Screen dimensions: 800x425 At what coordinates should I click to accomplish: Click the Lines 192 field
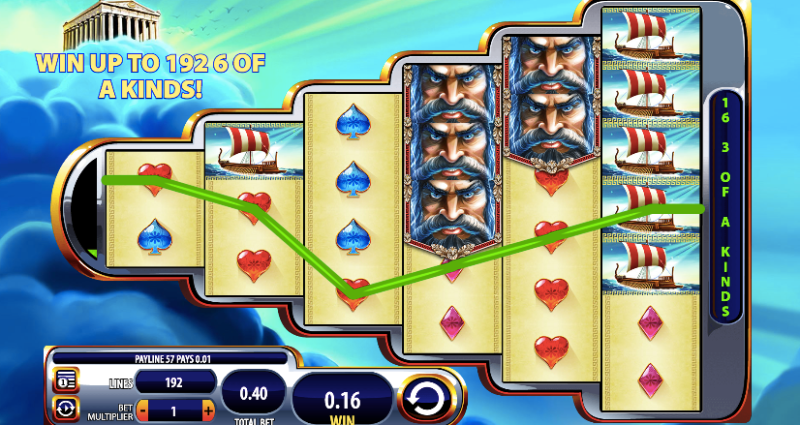(x=175, y=381)
